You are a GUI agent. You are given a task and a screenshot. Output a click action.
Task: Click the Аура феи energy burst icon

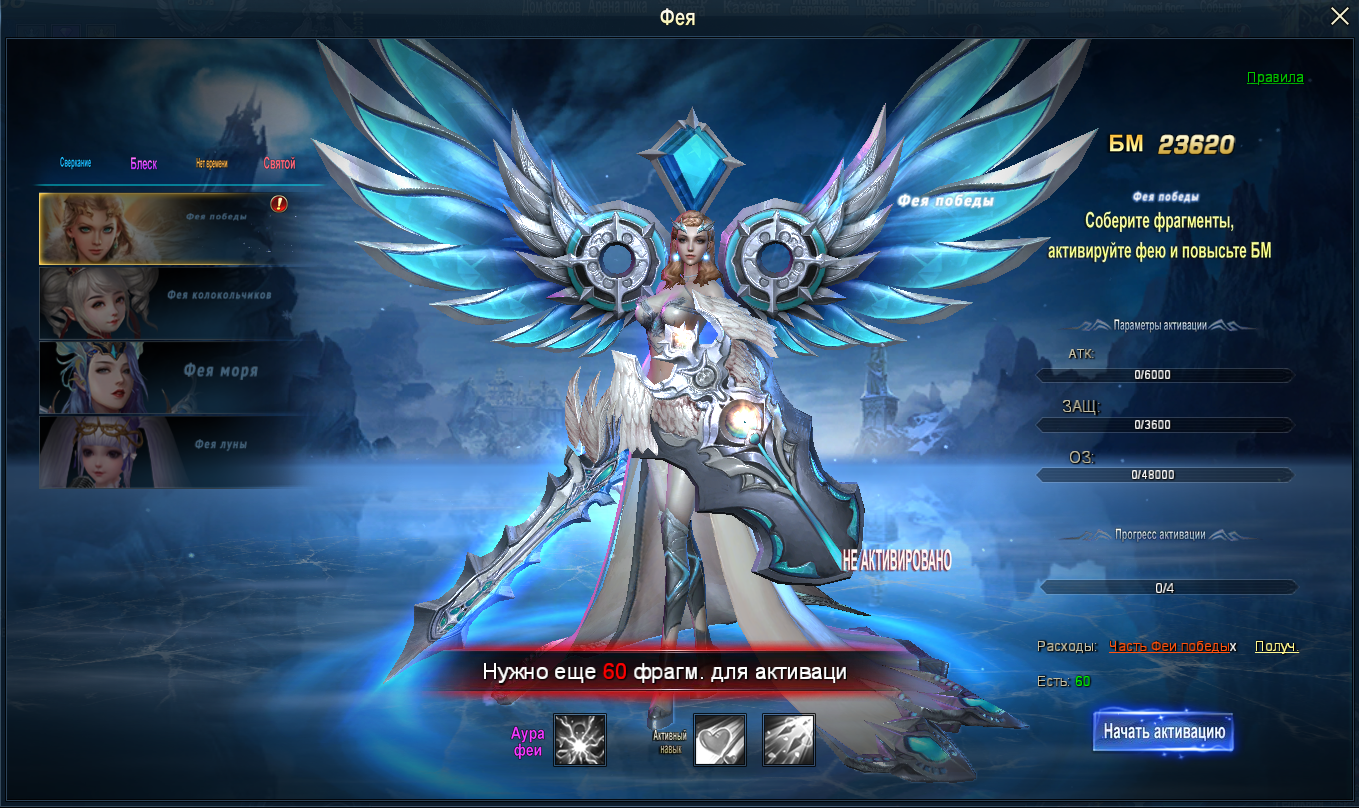click(x=580, y=740)
